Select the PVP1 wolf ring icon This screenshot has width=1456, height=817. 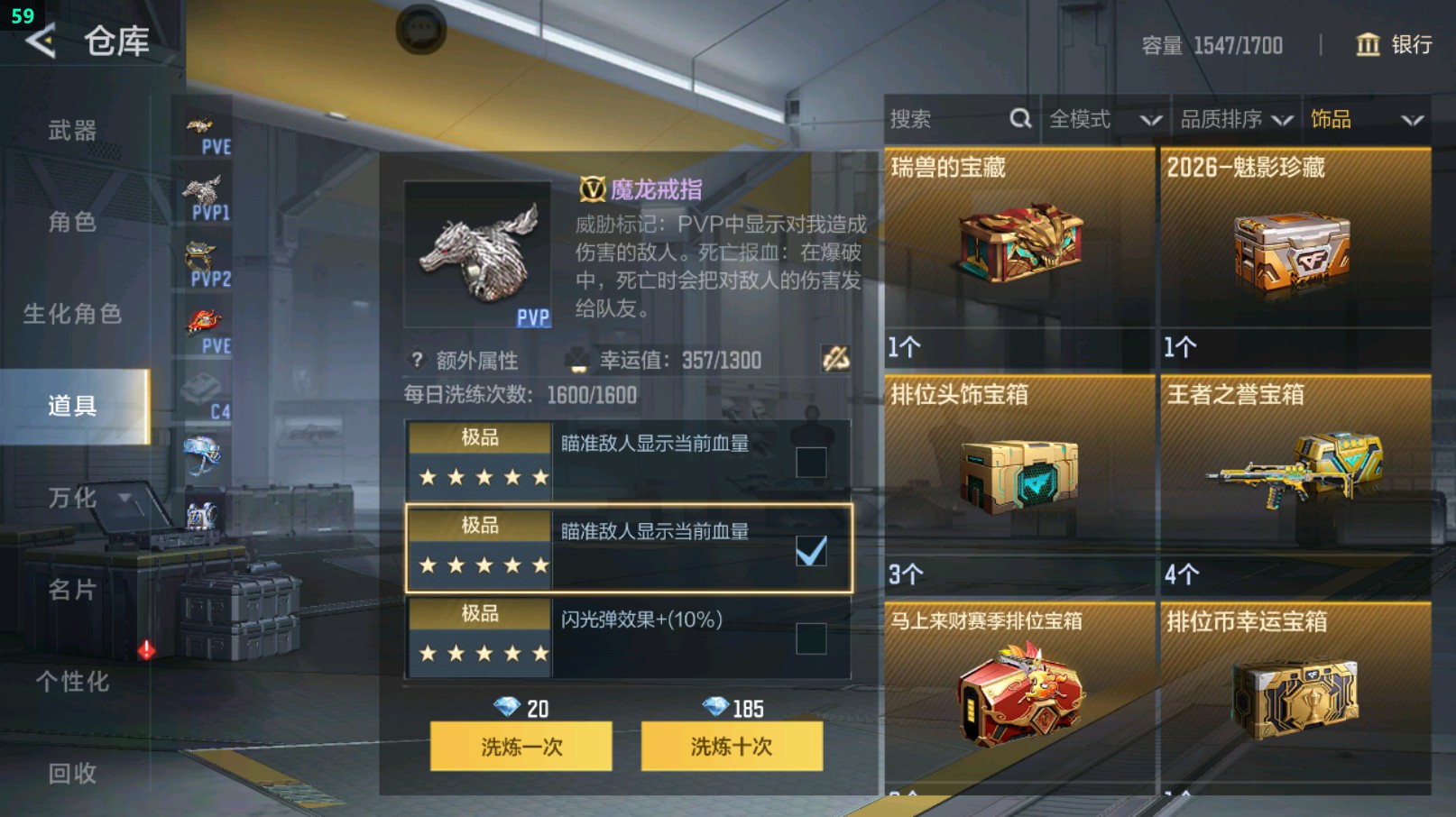click(203, 189)
